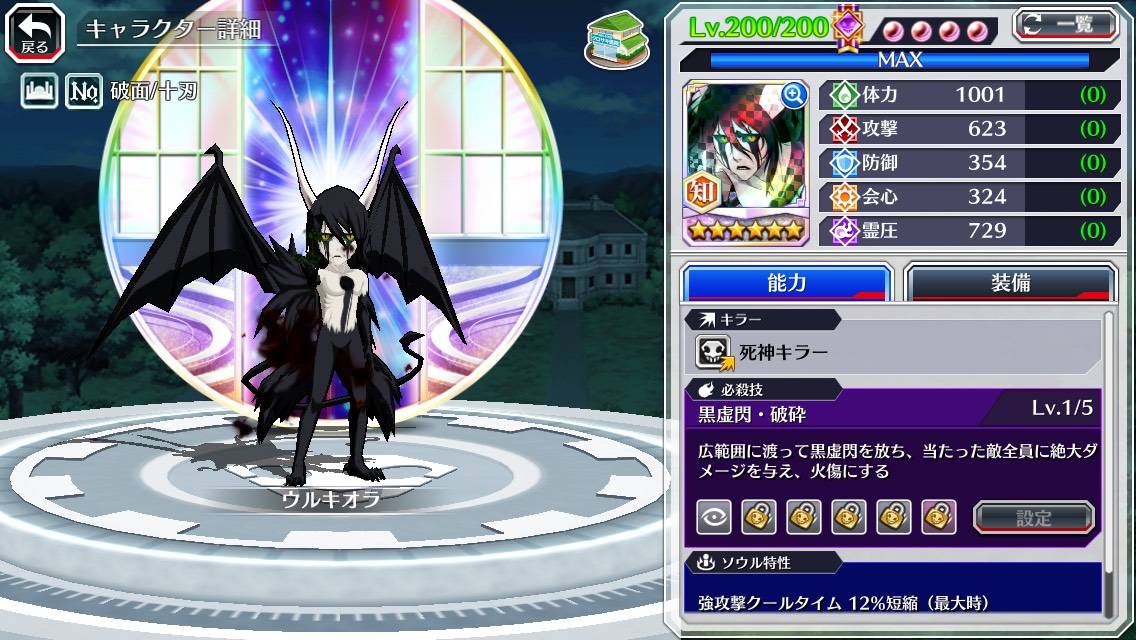Select the 死神キラー skull icon
The height and width of the screenshot is (640, 1136).
pyautogui.click(x=713, y=351)
